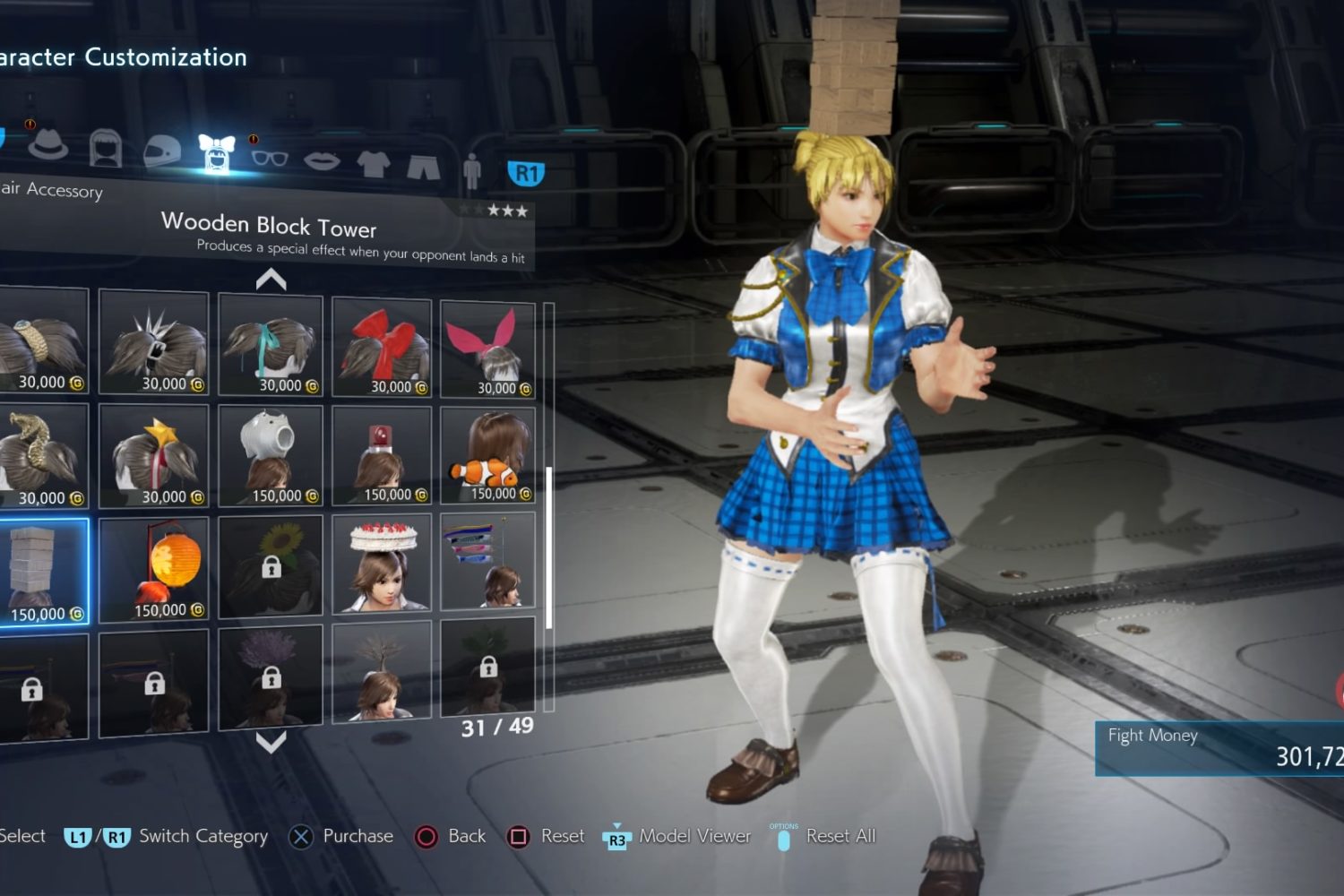The image size is (1344, 896).
Task: Choose the strawberry cake hair accessory
Action: pos(382,564)
